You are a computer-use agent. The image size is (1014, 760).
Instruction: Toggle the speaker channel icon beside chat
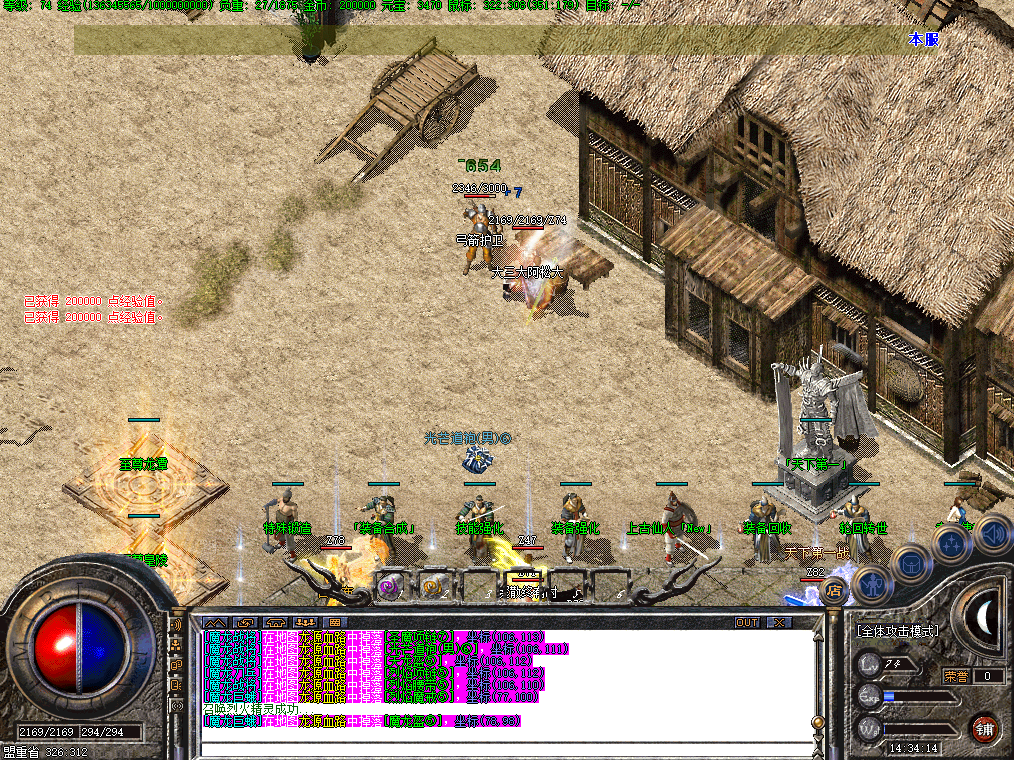click(x=177, y=625)
